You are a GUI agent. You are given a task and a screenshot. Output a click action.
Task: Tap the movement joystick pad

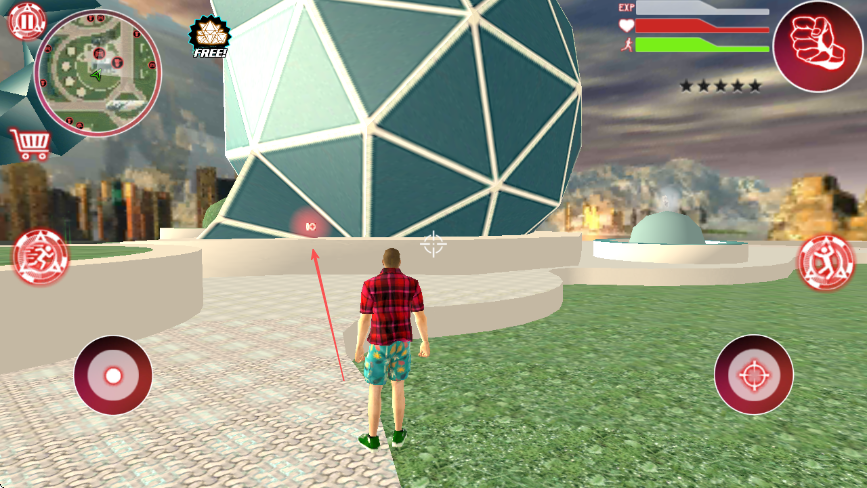(x=113, y=375)
